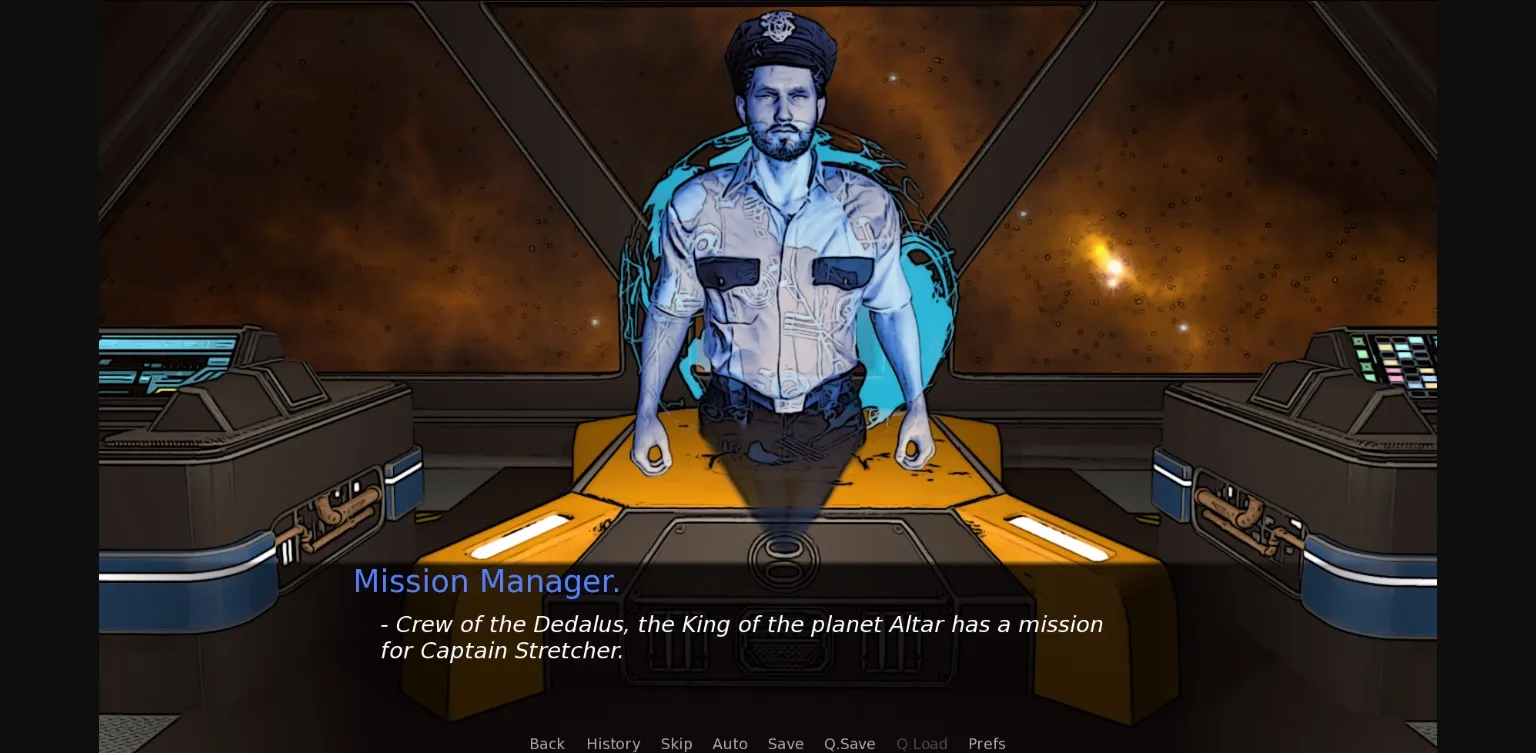The image size is (1536, 753).
Task: Click the grayed-out Q.Load option
Action: coord(922,744)
